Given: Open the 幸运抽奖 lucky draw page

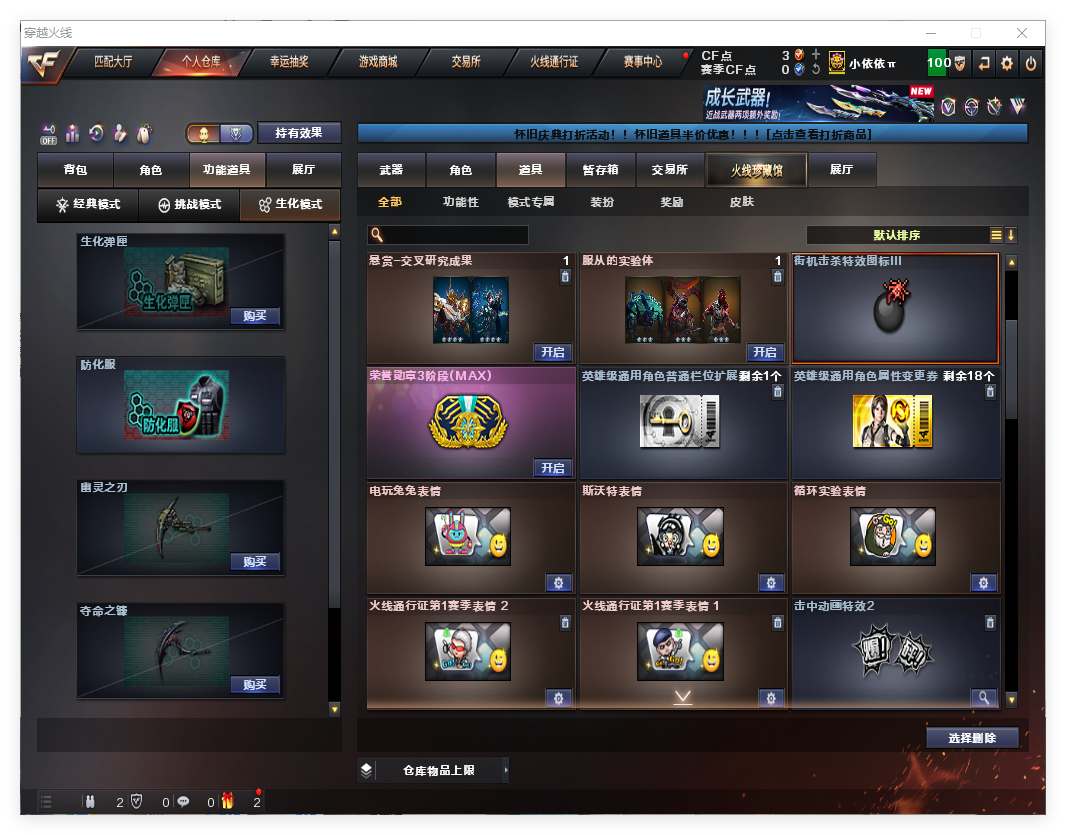Looking at the screenshot, I should [x=289, y=62].
